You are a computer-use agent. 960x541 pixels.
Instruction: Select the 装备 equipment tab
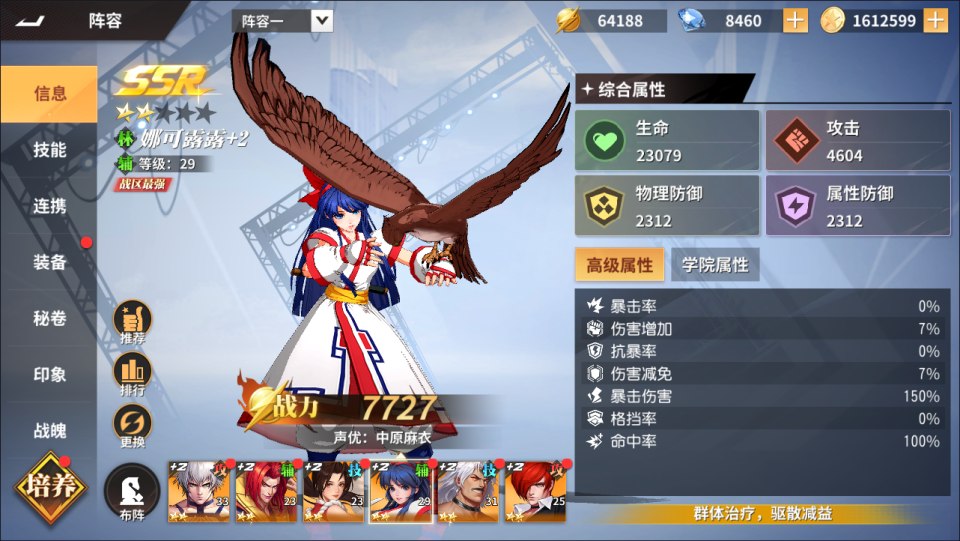point(49,262)
